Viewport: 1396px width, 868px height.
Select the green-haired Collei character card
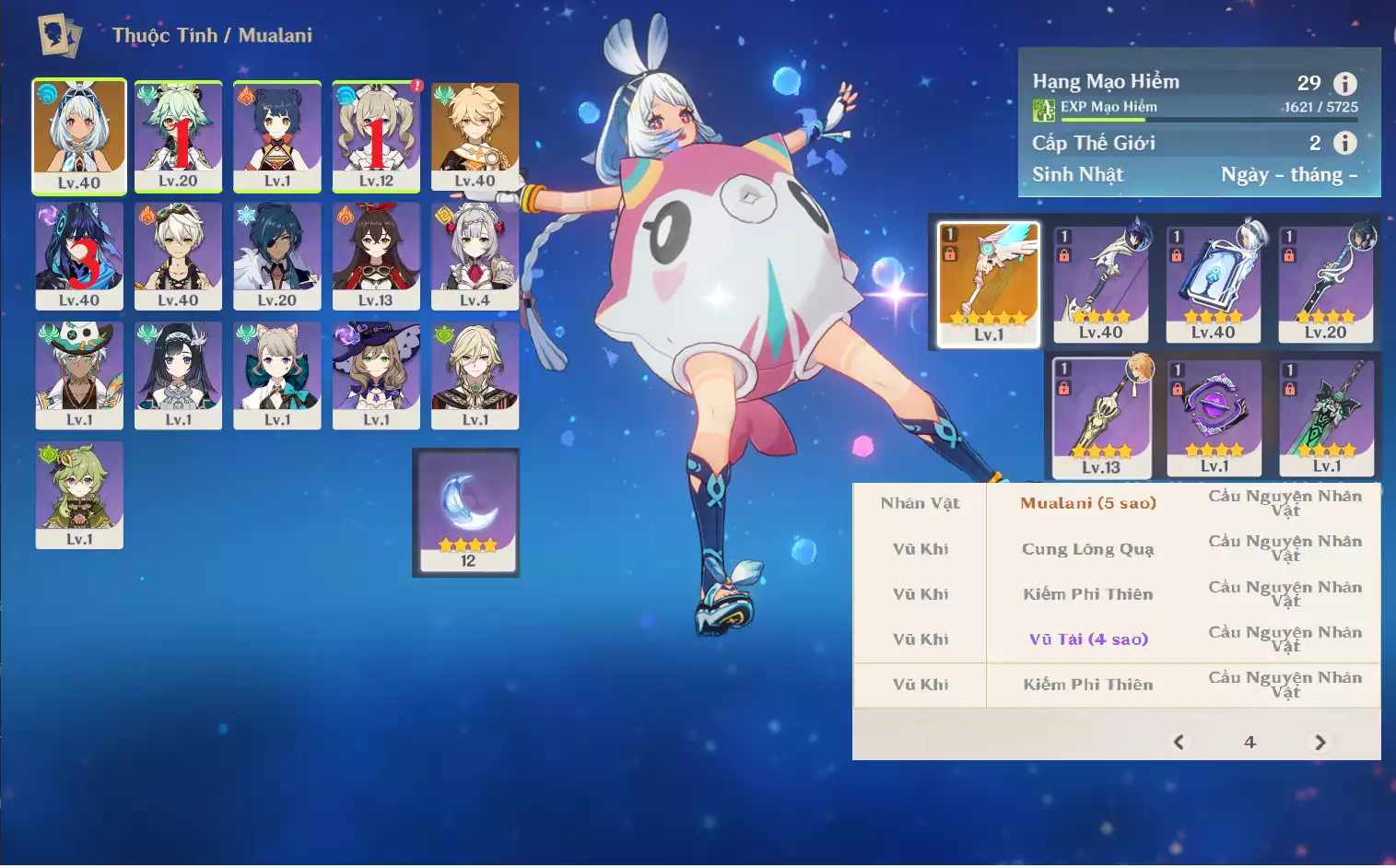(x=79, y=494)
